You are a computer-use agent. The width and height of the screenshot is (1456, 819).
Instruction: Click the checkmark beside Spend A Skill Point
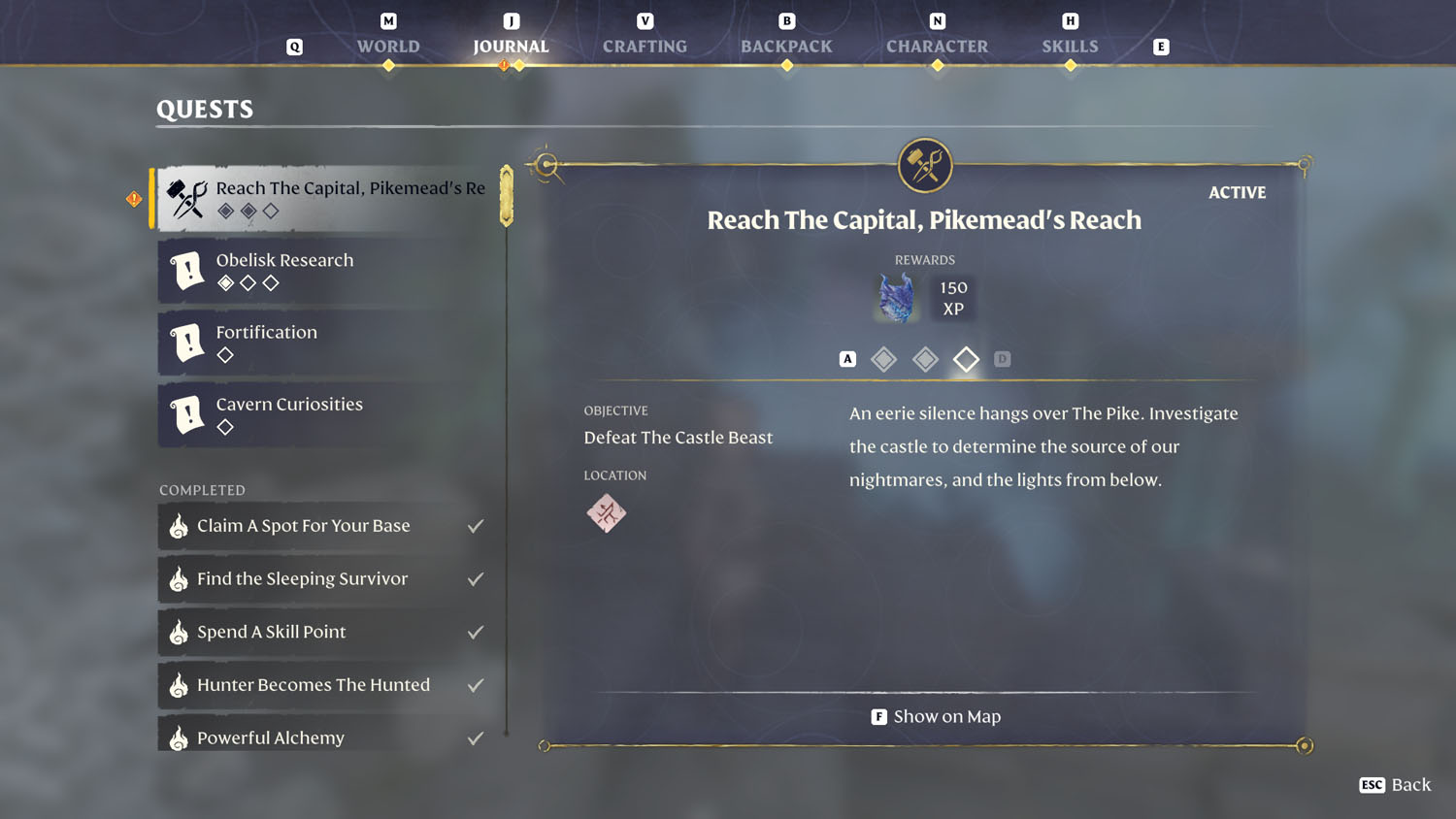pos(475,631)
